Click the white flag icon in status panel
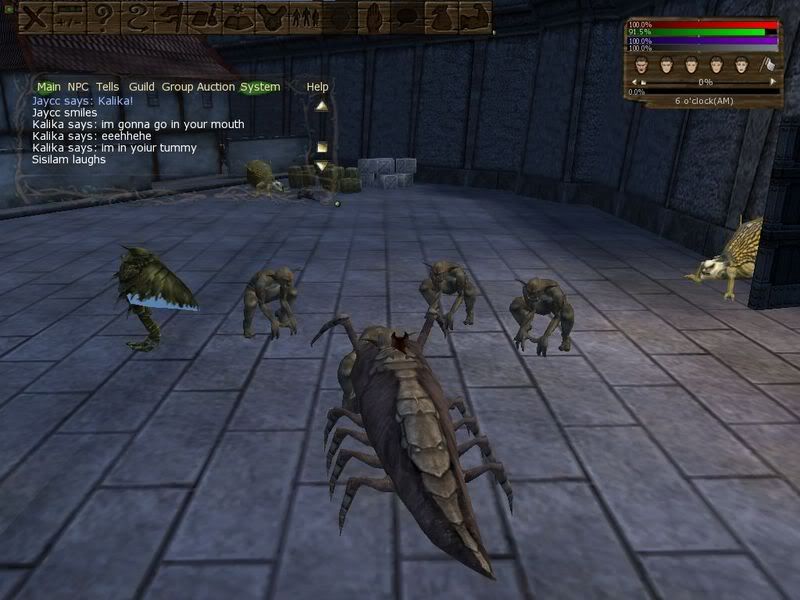800x600 pixels. (x=767, y=66)
